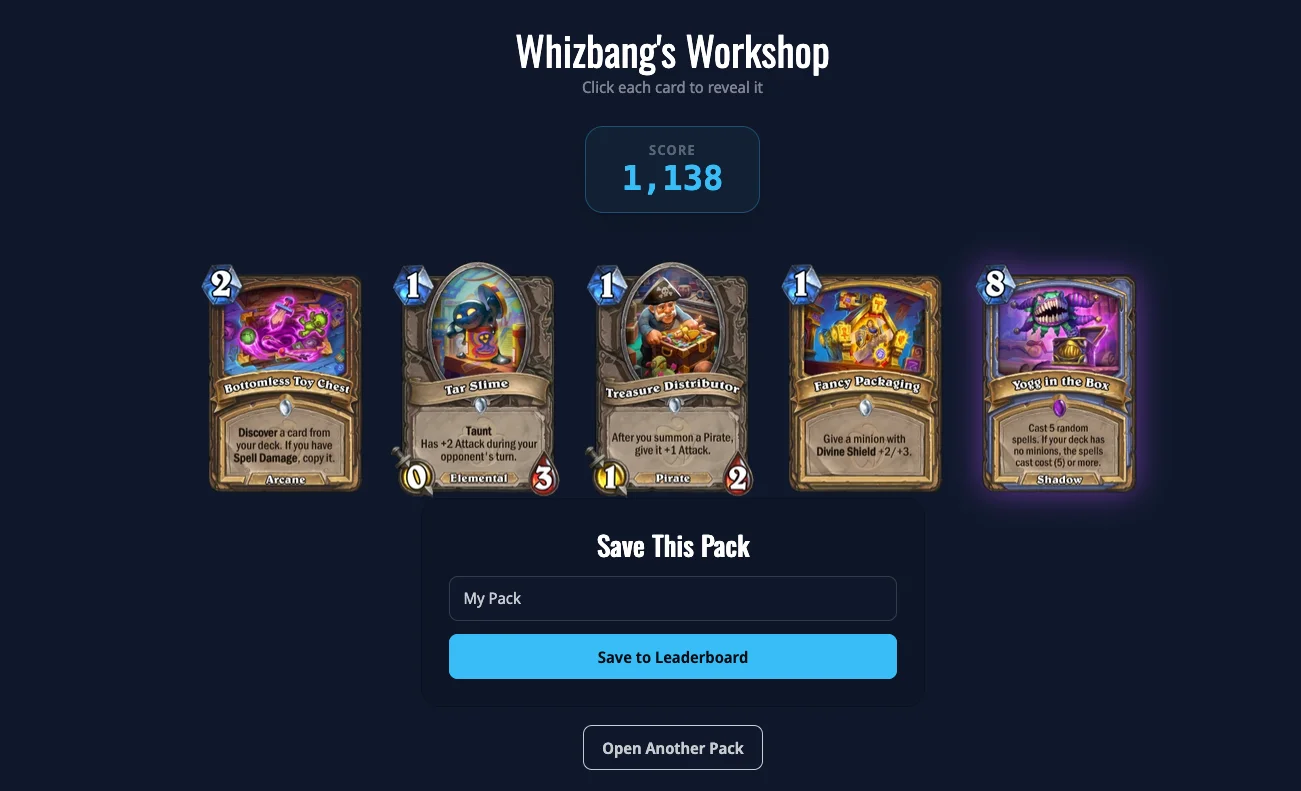Save to Leaderboard
Viewport: 1301px width, 791px height.
672,657
